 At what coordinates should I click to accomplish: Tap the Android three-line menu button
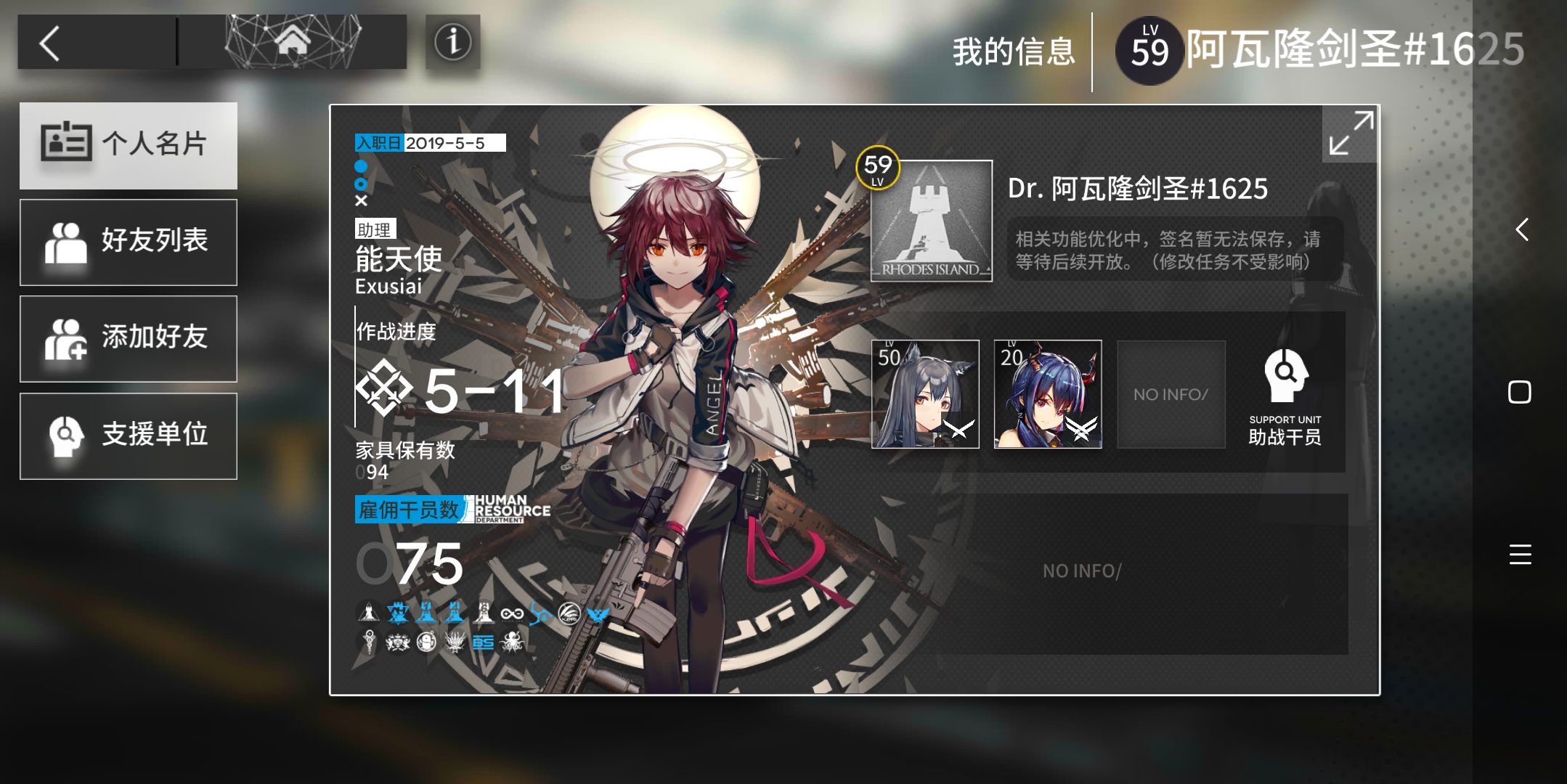(x=1520, y=554)
